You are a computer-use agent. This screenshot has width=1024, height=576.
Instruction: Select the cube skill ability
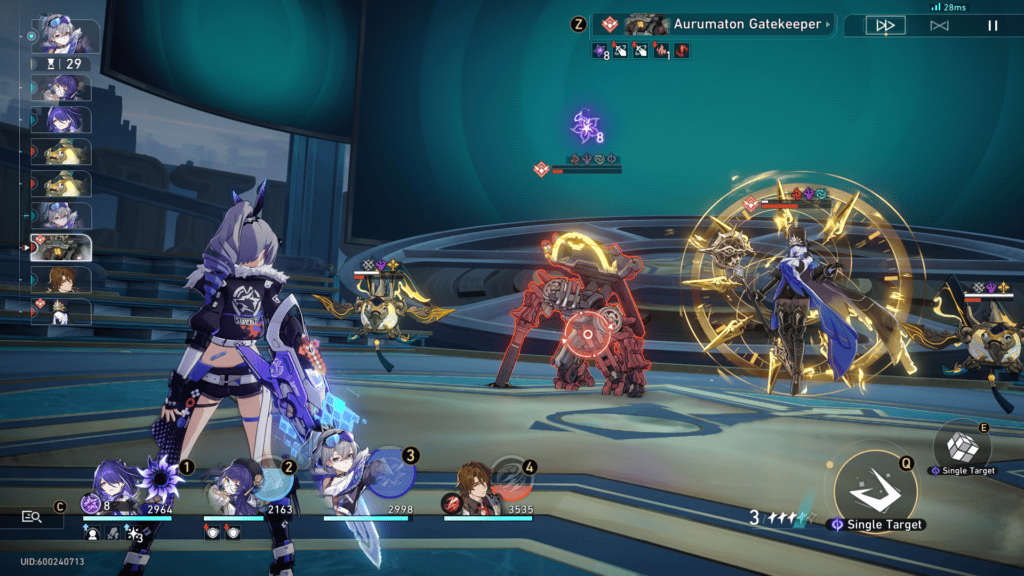click(961, 445)
